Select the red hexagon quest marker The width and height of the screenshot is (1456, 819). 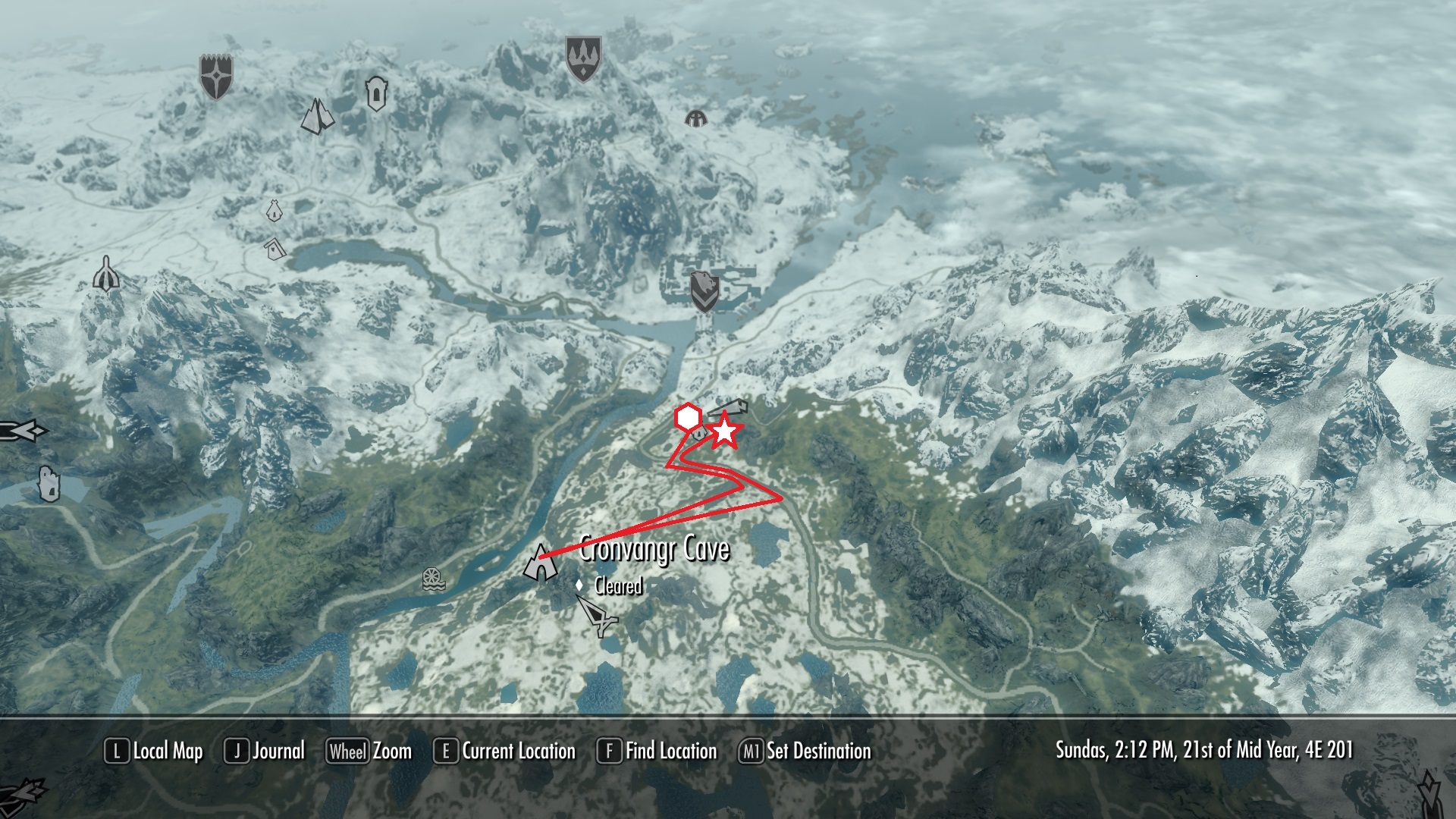(687, 417)
